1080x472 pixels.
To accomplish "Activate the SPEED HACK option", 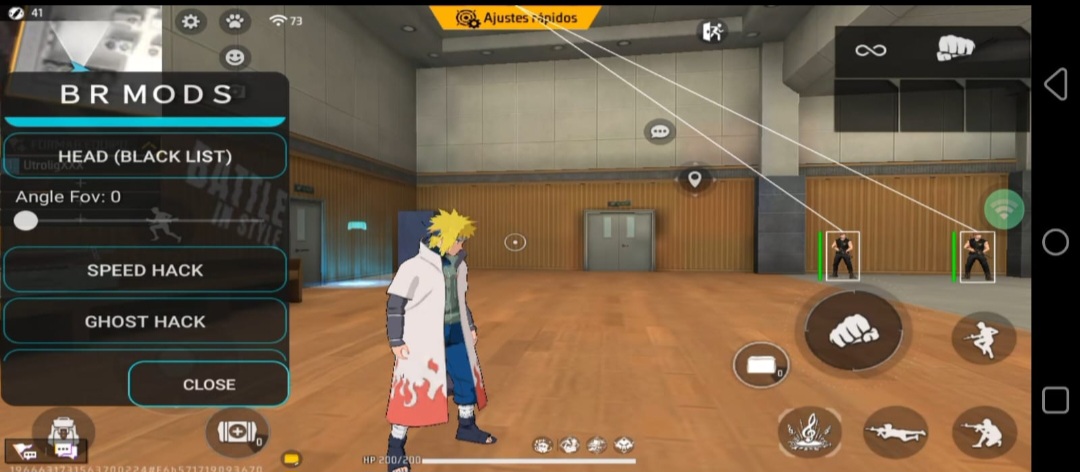I will pyautogui.click(x=145, y=270).
